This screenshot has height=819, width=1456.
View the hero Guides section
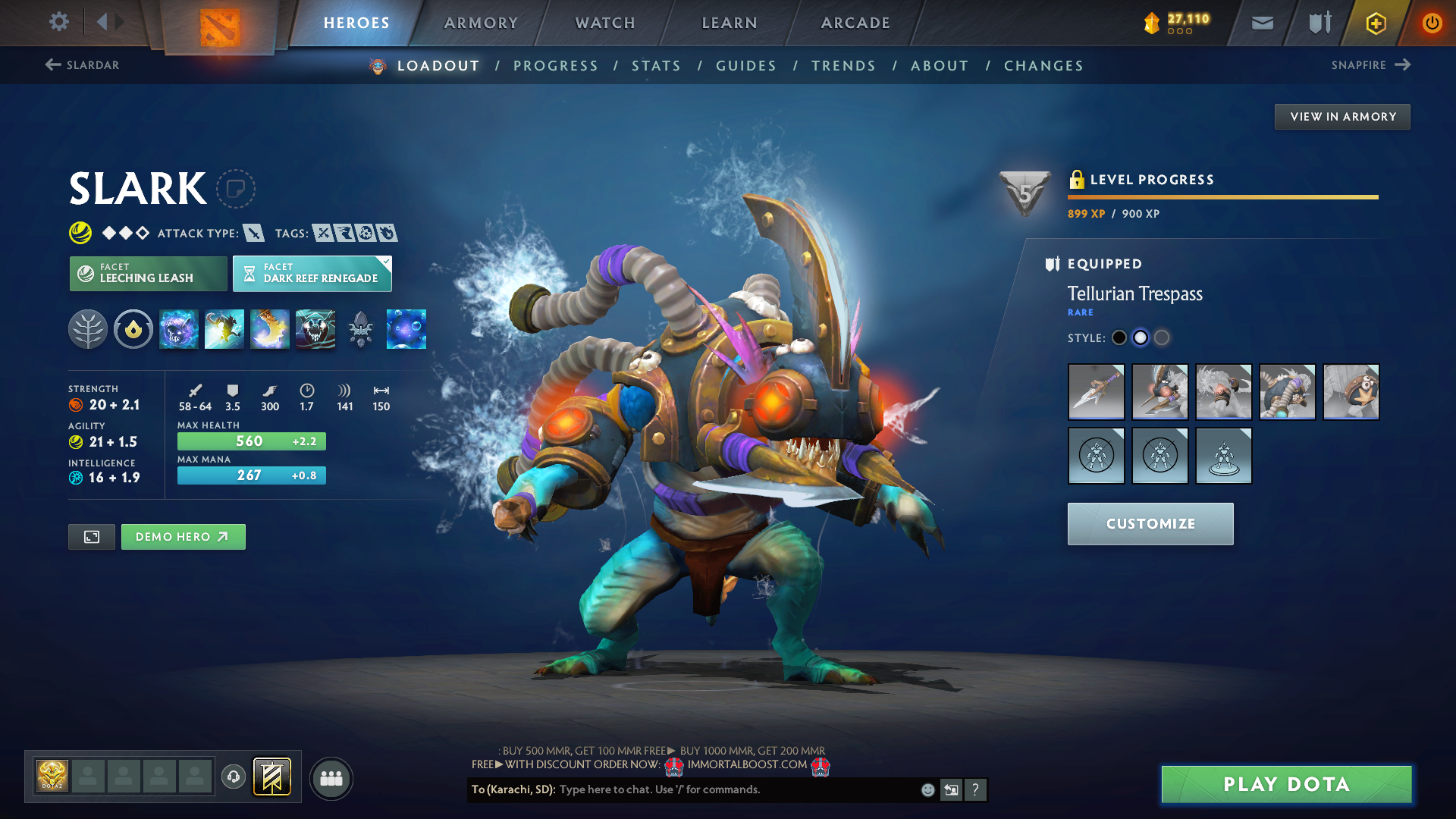pos(746,66)
